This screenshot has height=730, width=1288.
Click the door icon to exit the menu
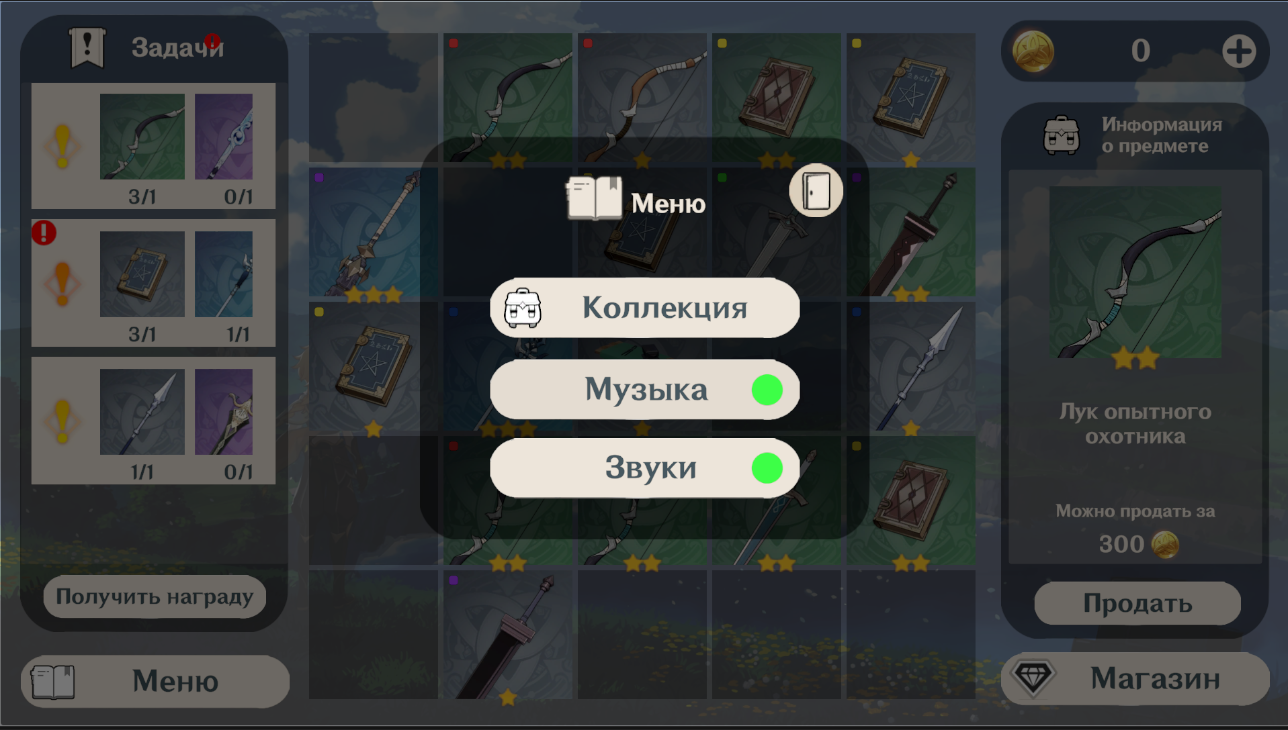(x=817, y=191)
